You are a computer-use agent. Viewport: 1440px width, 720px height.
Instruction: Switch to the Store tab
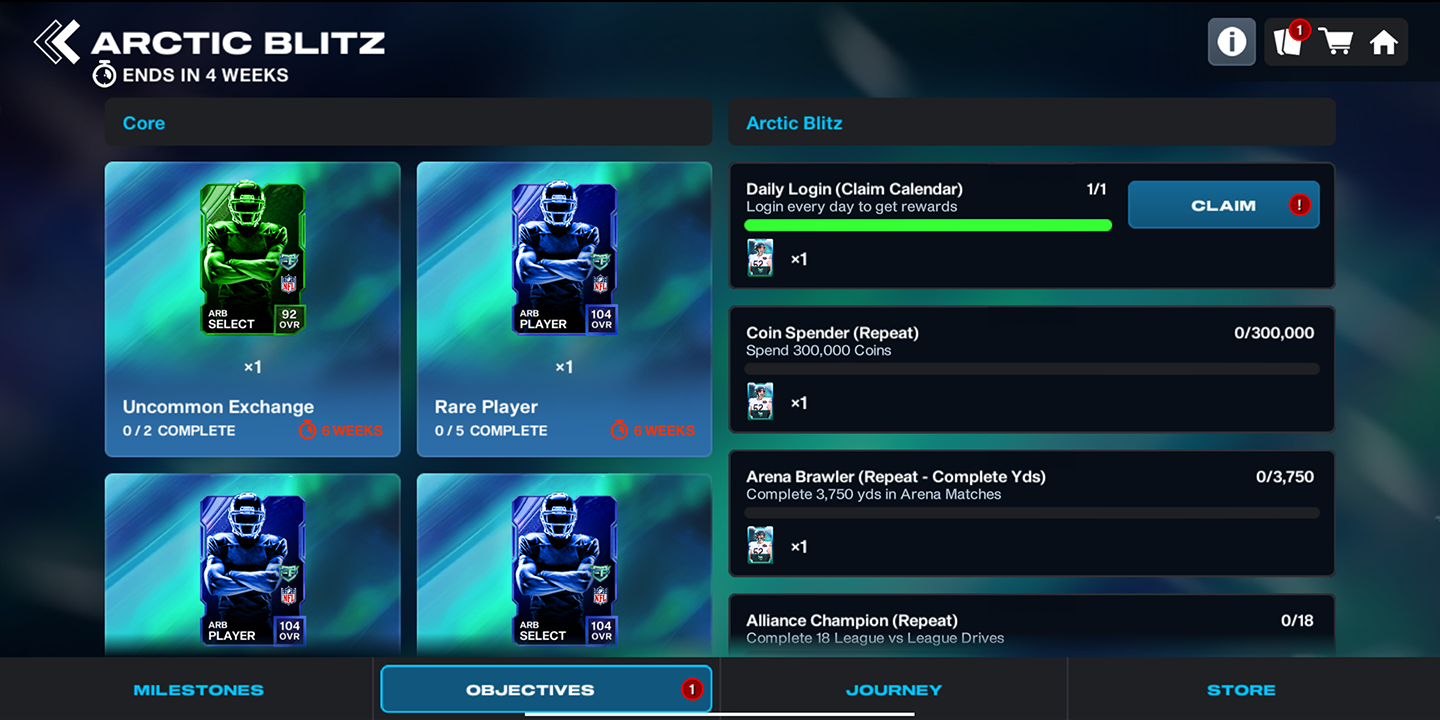point(1241,689)
